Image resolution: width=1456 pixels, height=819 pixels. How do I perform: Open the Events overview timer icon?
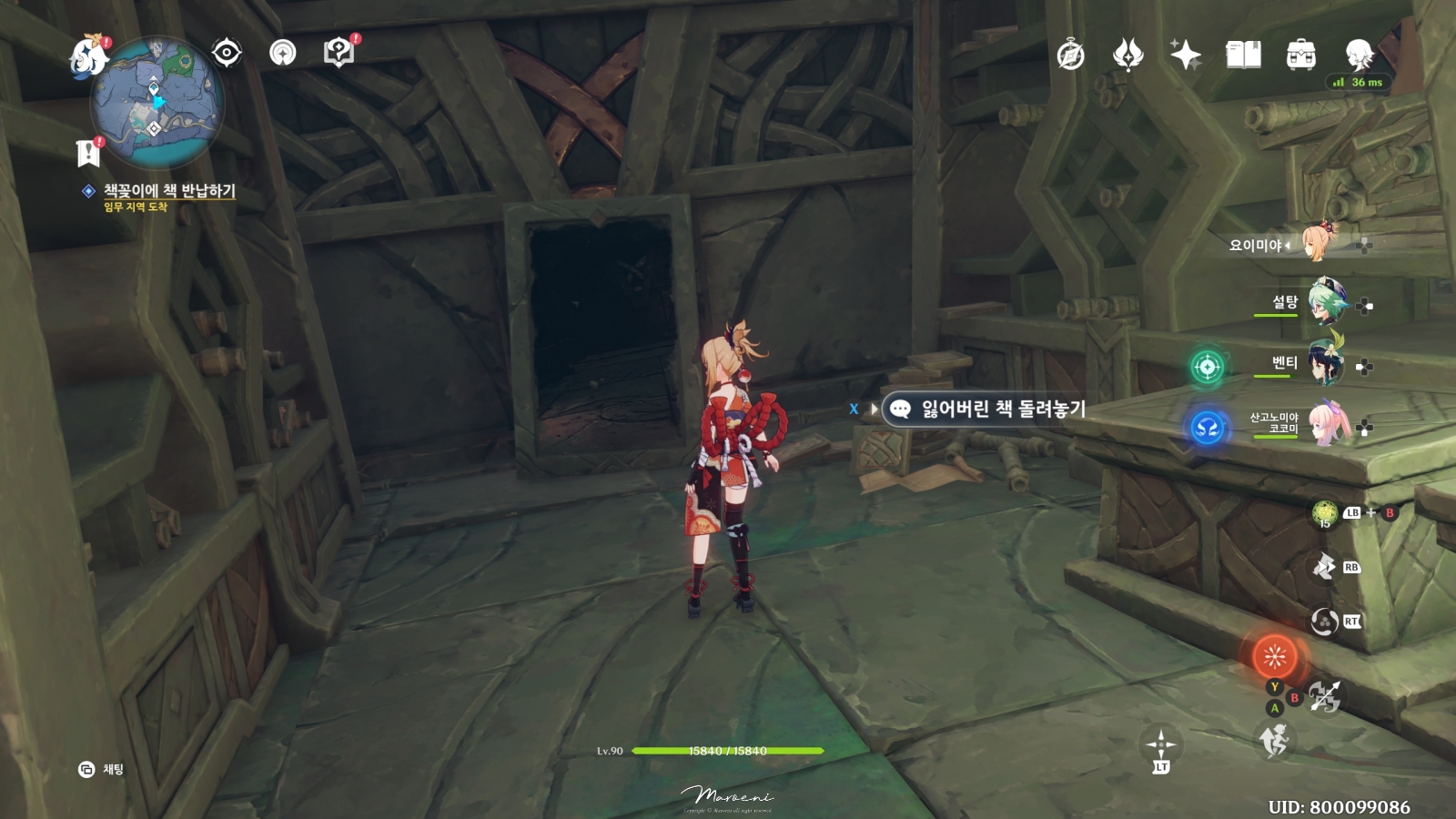click(x=1070, y=55)
